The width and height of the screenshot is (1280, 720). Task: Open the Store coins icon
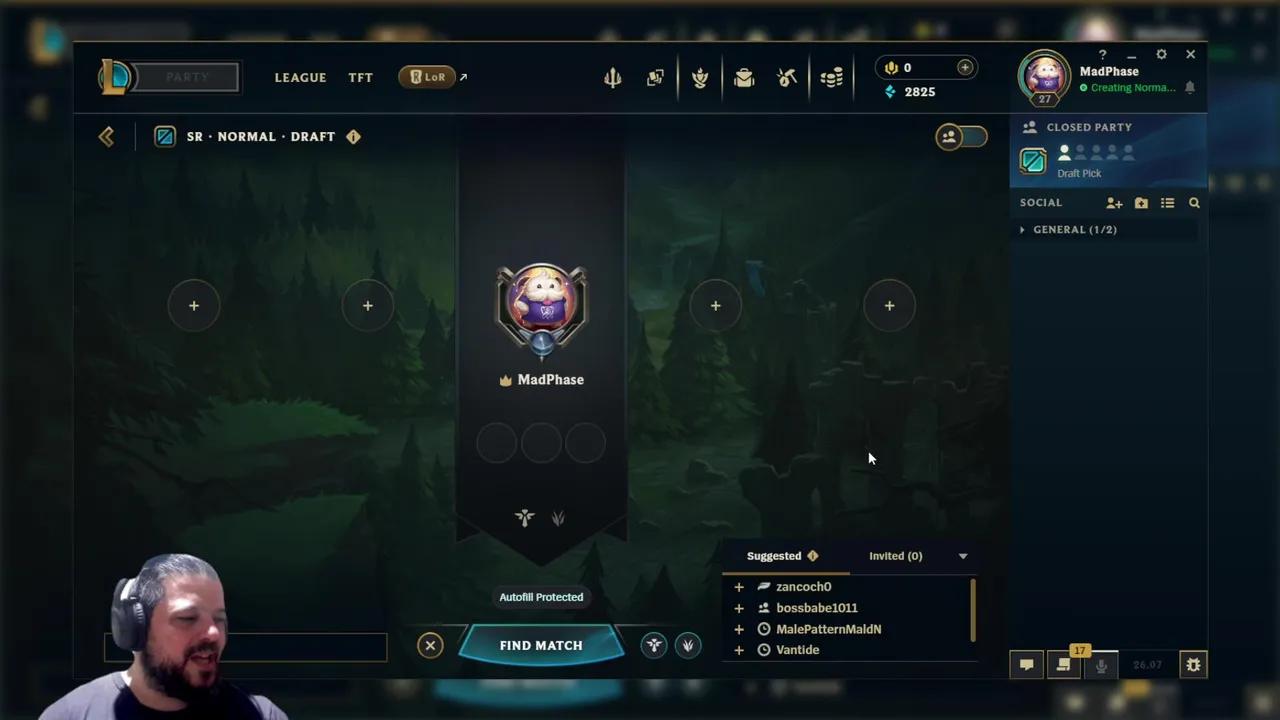click(x=831, y=77)
